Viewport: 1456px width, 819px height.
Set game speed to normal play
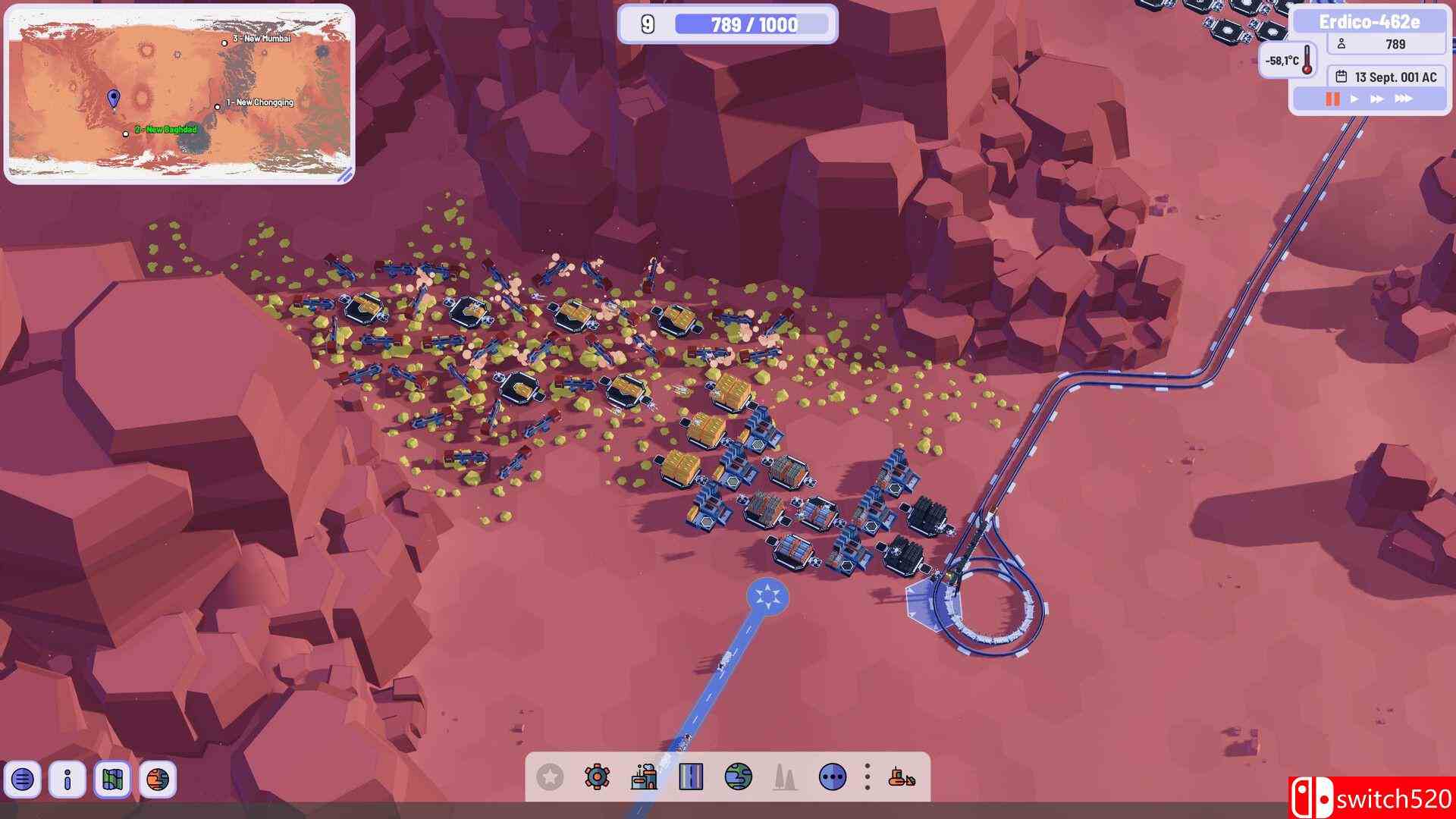1354,99
